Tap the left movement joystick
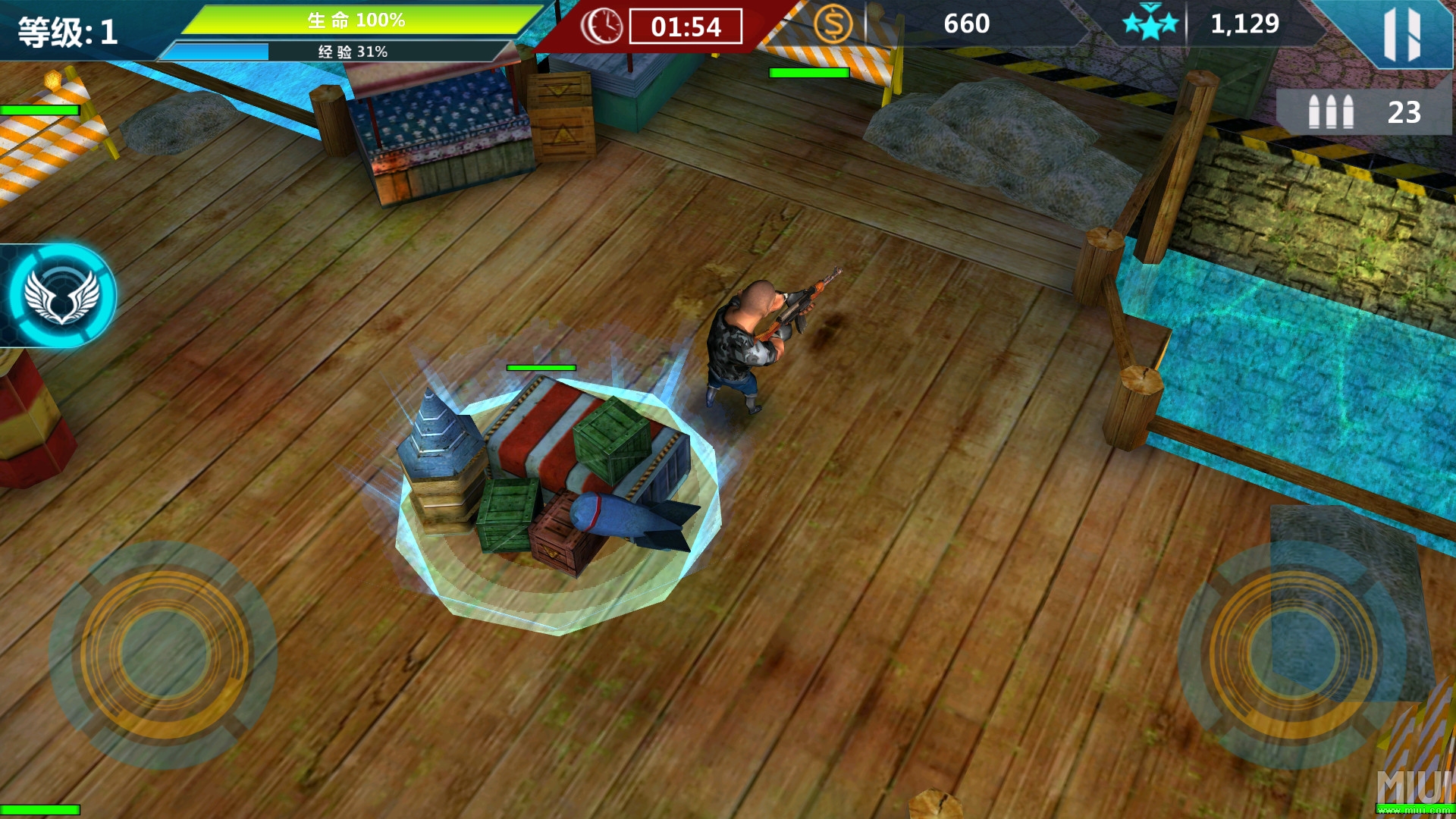Screen dimensions: 1456x819 click(x=164, y=654)
